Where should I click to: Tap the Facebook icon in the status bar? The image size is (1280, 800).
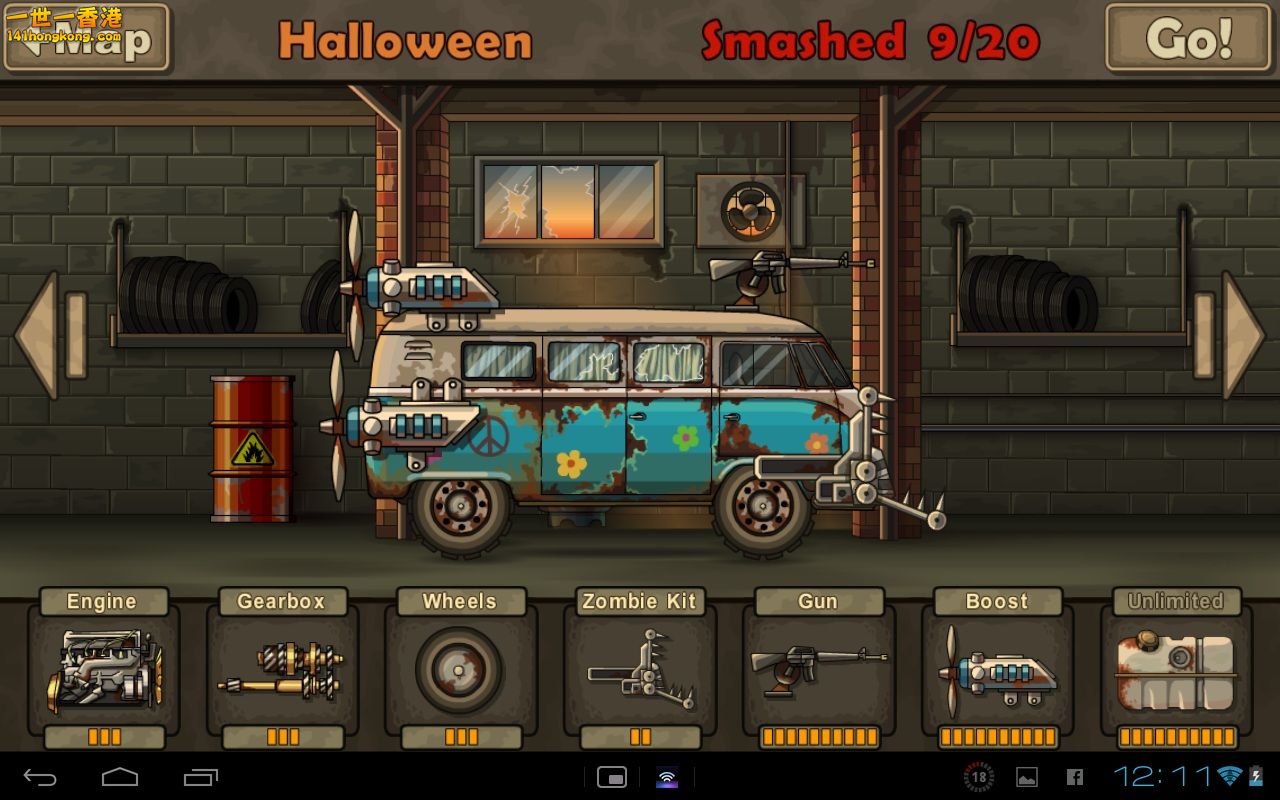[x=1076, y=777]
